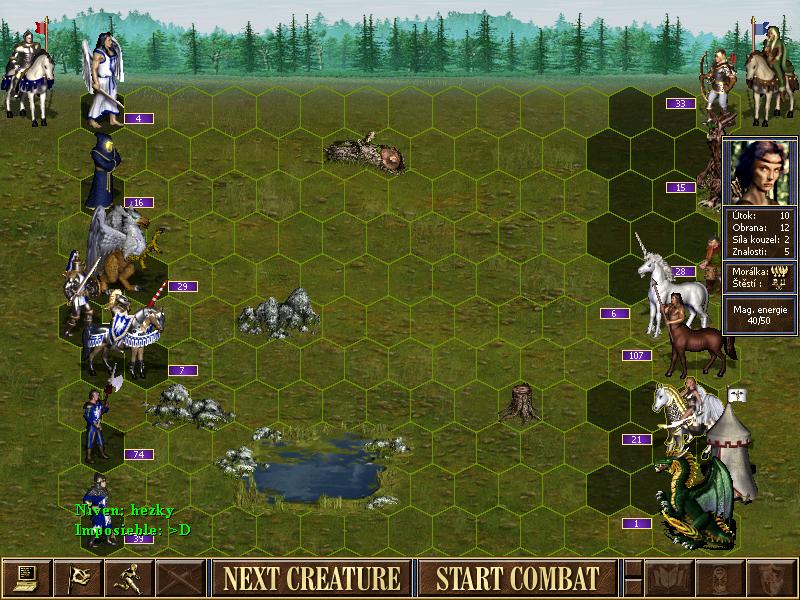800x600 pixels.
Task: Click the Next Creature button
Action: coord(311,578)
